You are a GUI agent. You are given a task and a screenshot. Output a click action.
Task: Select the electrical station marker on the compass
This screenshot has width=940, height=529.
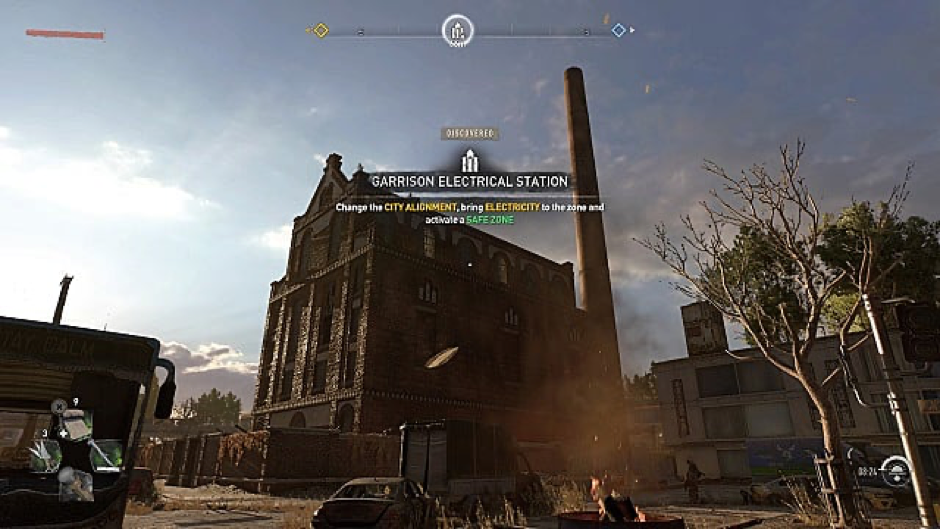[457, 29]
